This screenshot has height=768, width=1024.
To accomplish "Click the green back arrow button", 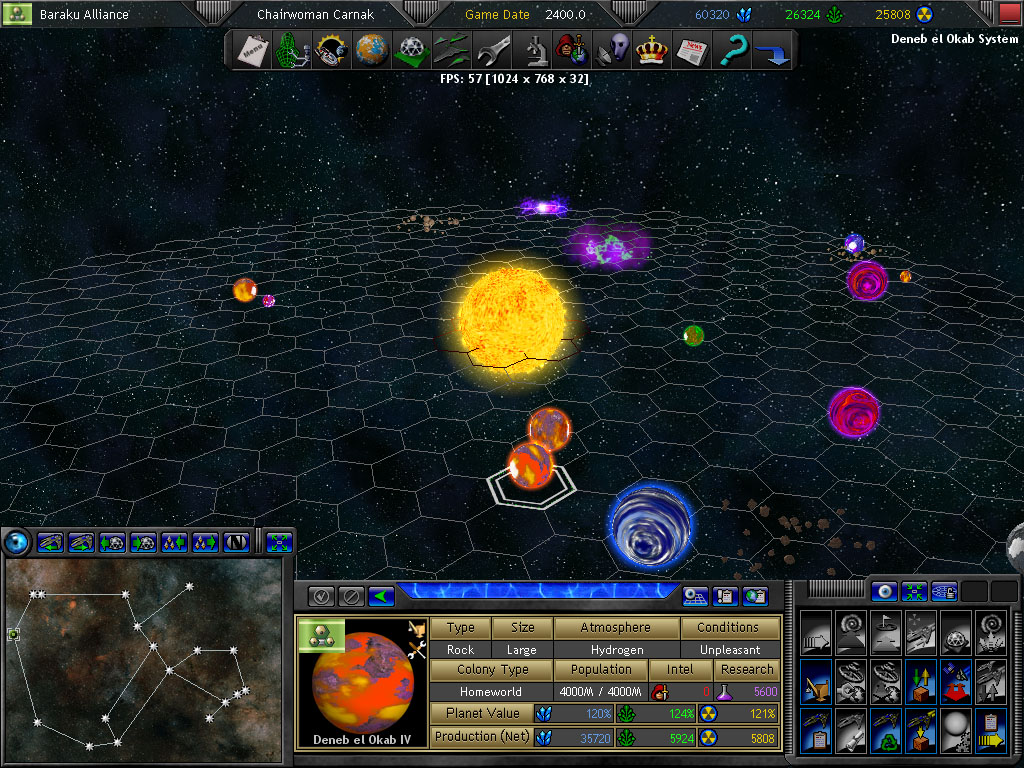I will pyautogui.click(x=381, y=596).
